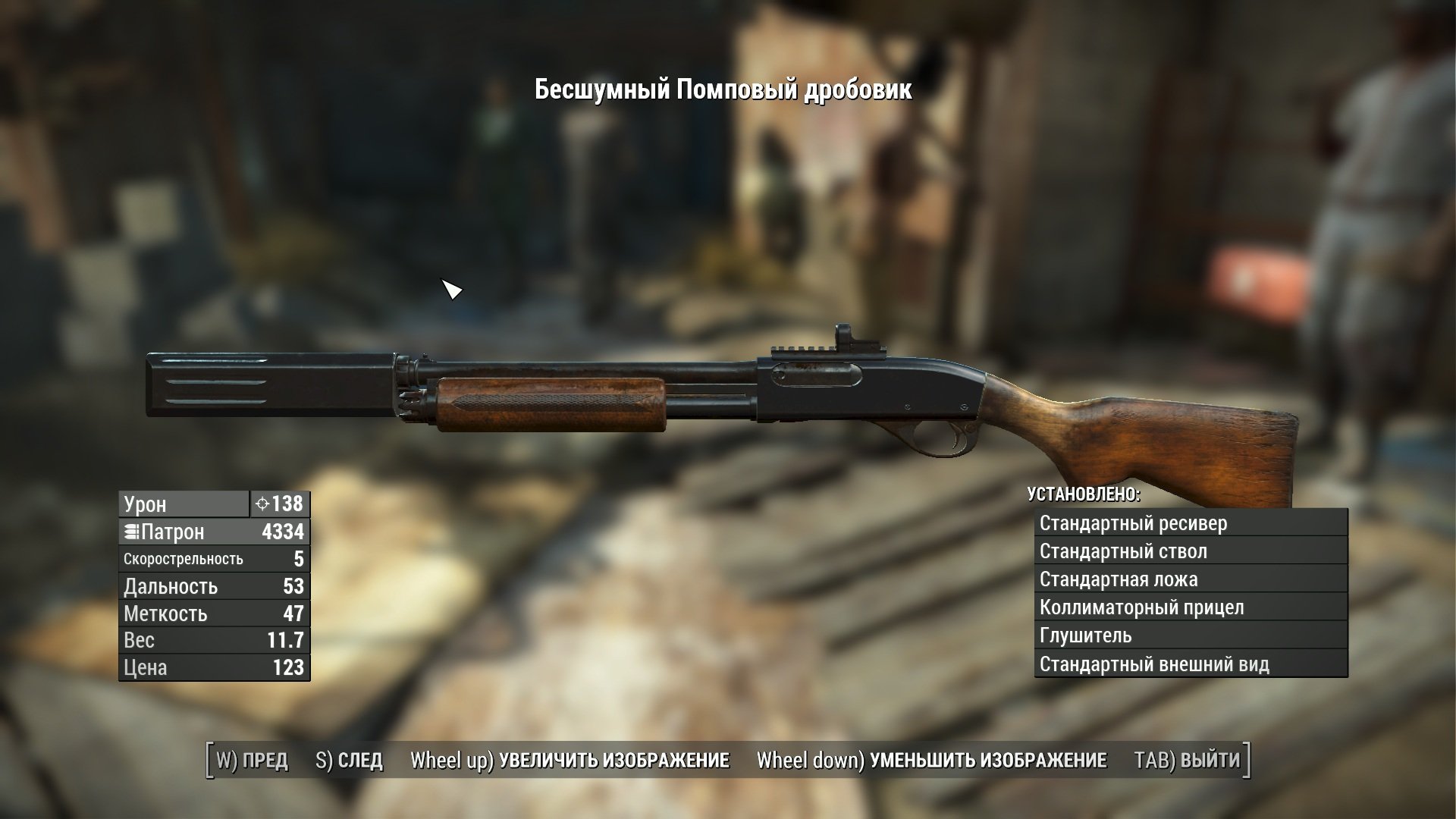The image size is (1456, 819).
Task: Select the Стандартный ресивер mod row
Action: tap(1191, 523)
